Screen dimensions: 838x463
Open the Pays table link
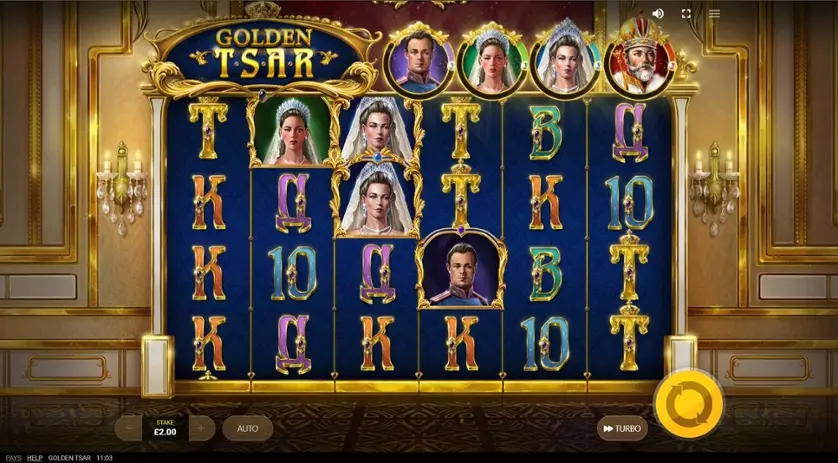(13, 457)
